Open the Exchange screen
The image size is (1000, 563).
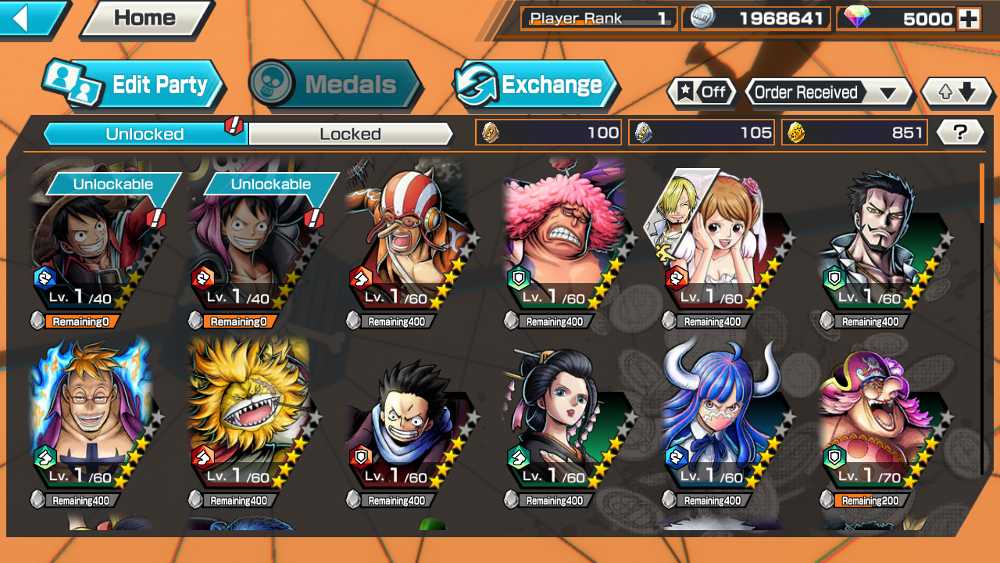pyautogui.click(x=535, y=84)
